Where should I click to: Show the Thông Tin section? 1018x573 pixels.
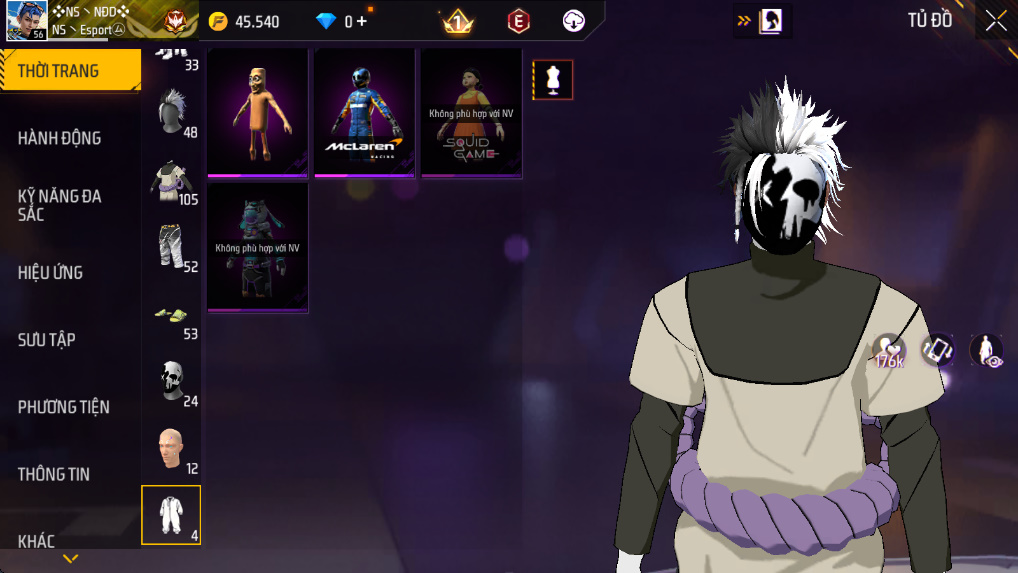point(54,474)
